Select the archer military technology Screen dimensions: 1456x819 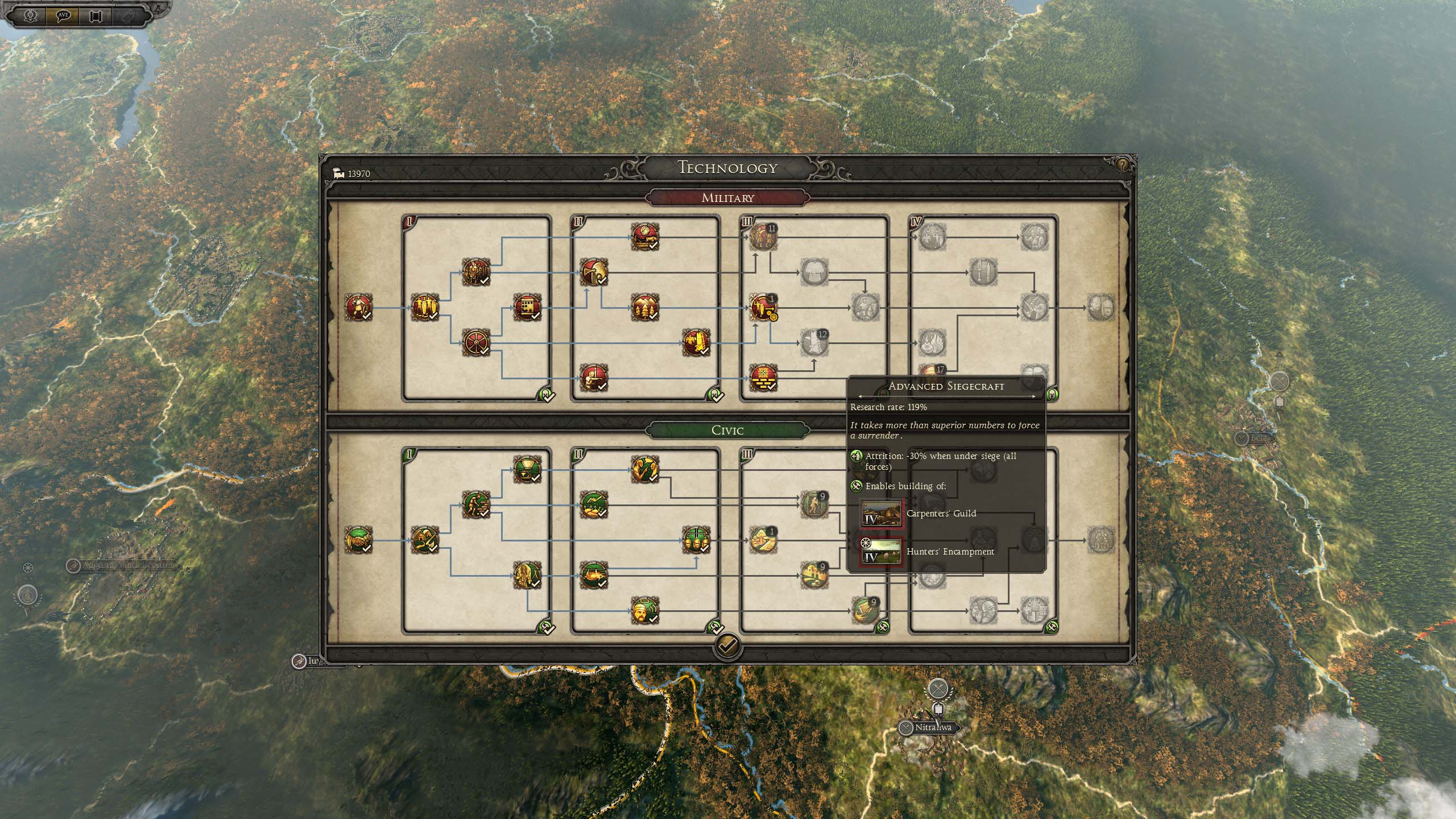click(x=593, y=377)
